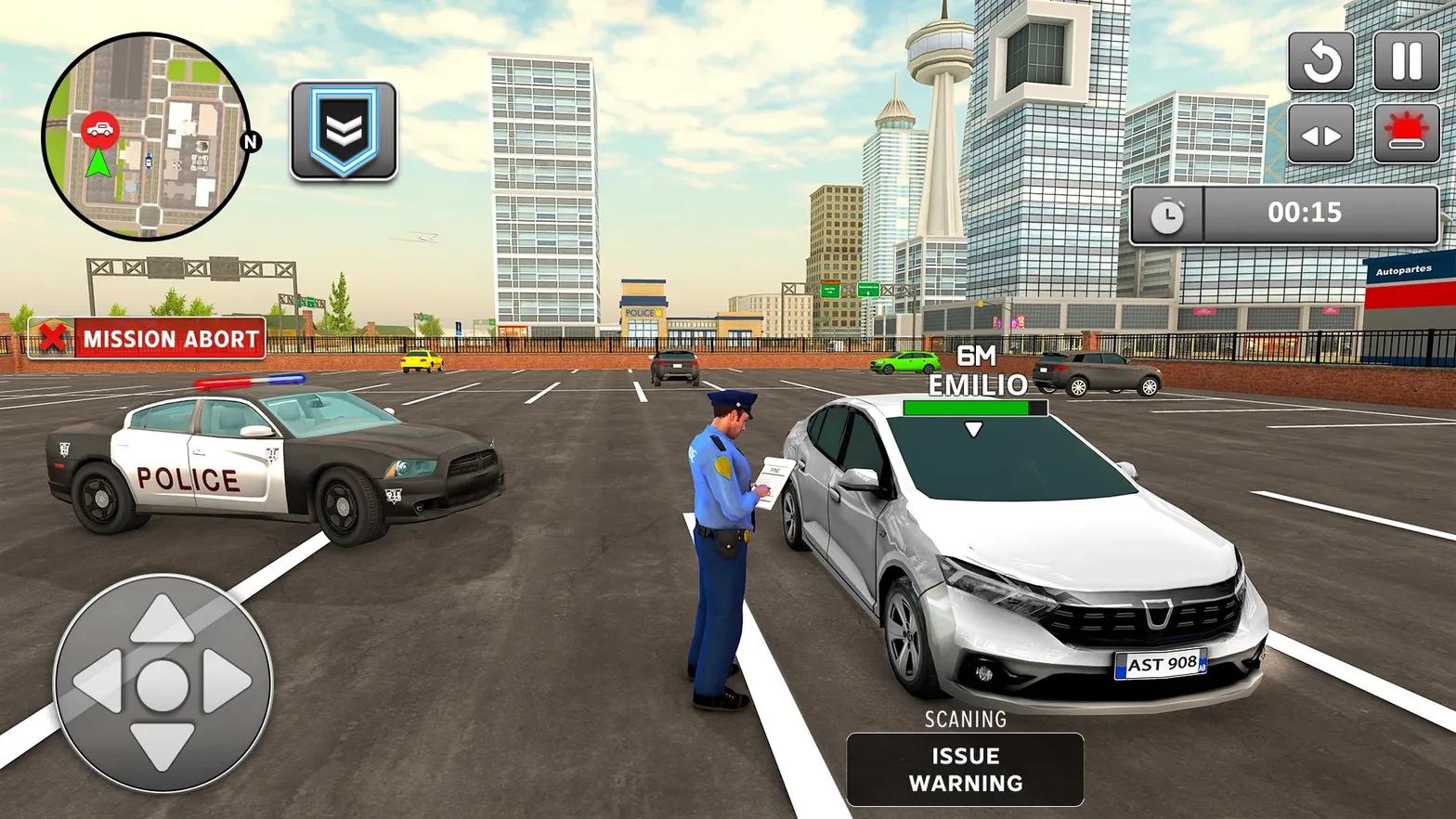Click the 00:15 timer display
1456x819 pixels.
point(1305,214)
